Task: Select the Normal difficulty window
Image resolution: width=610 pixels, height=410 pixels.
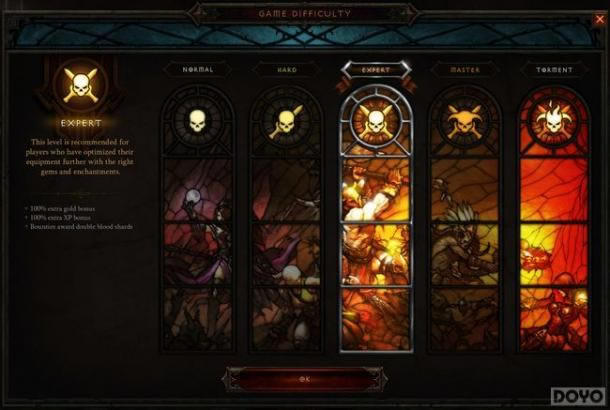Action: coord(197,220)
